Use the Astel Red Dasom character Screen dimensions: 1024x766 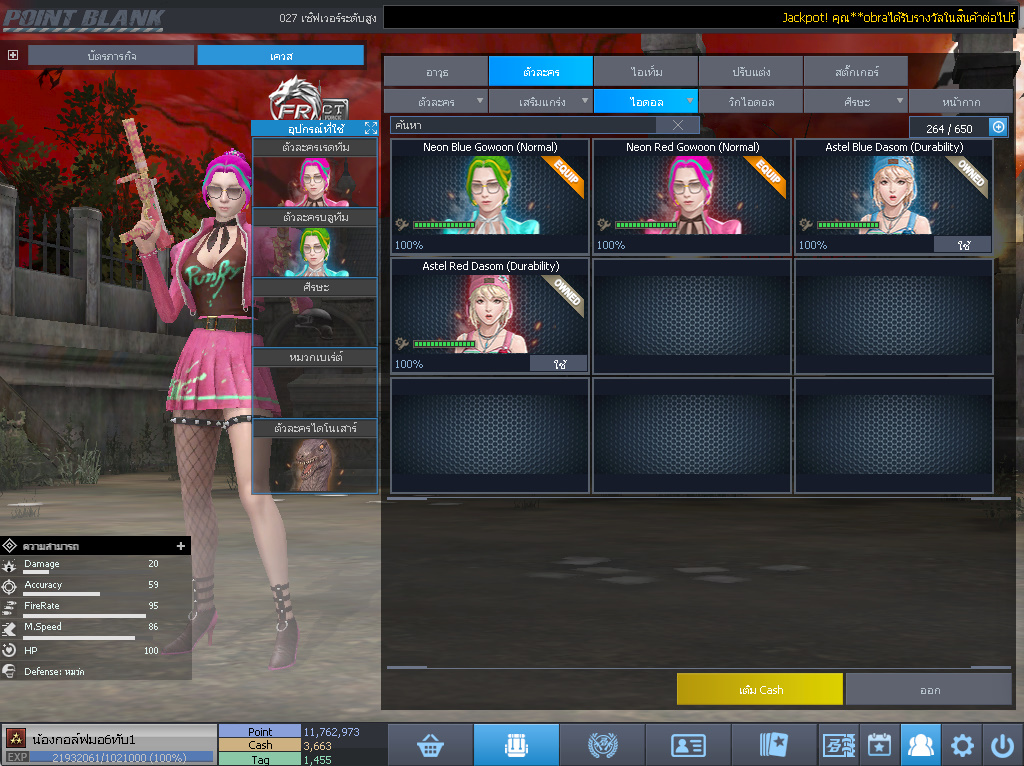pyautogui.click(x=558, y=364)
